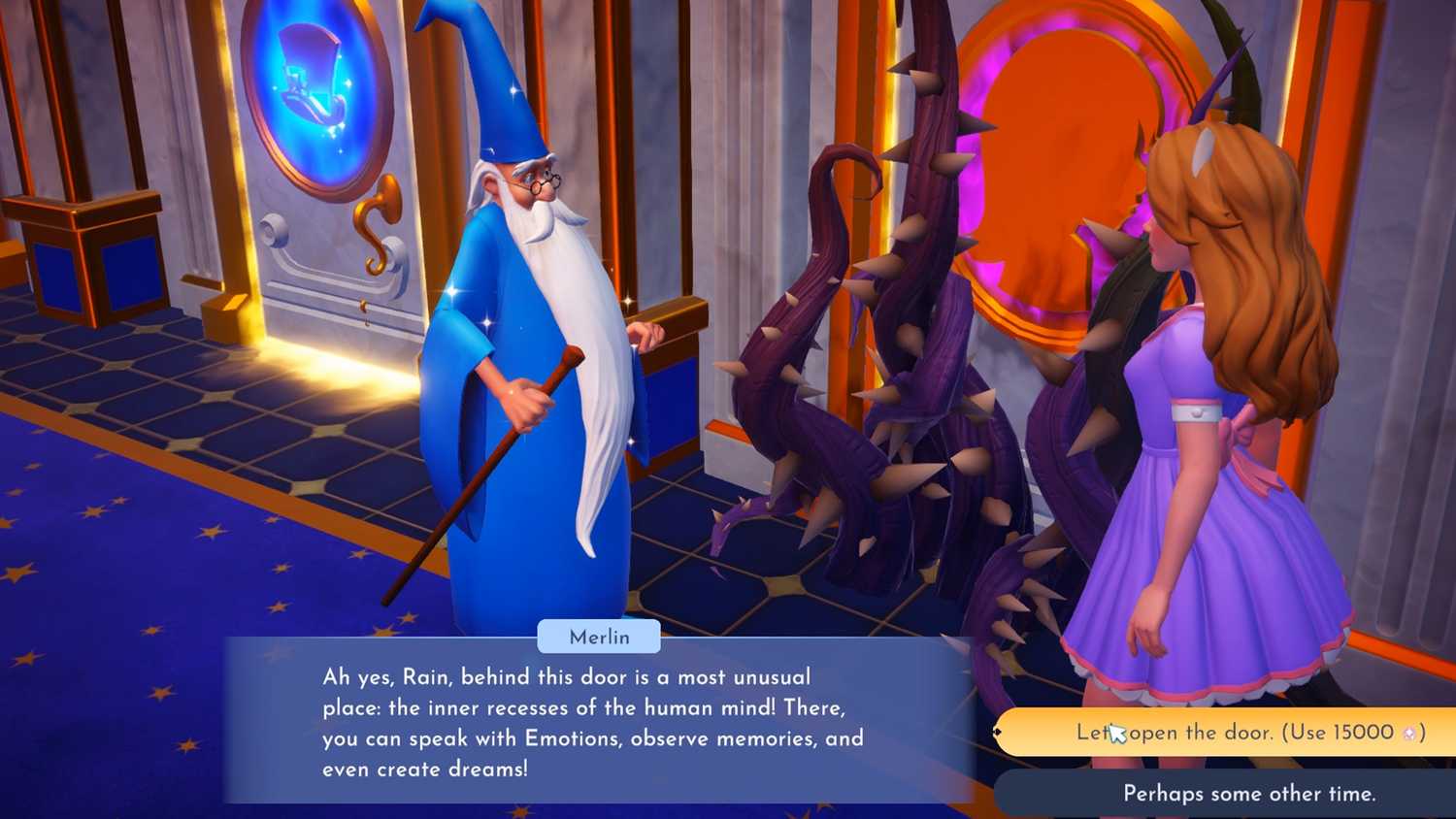The width and height of the screenshot is (1456, 819).
Task: Select "Perhaps some other time" reply
Action: pyautogui.click(x=1248, y=794)
